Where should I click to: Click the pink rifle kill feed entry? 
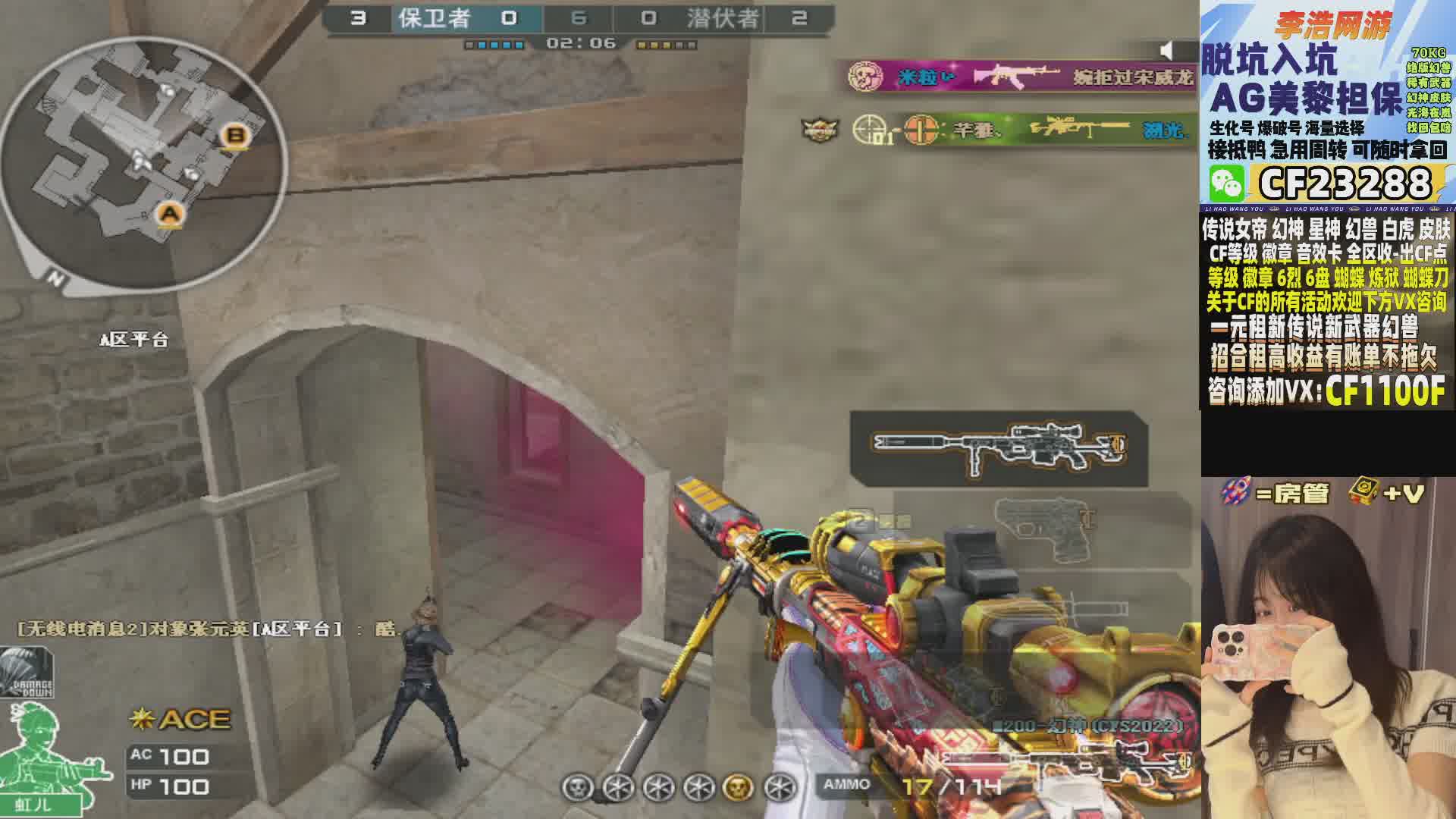click(x=1020, y=77)
